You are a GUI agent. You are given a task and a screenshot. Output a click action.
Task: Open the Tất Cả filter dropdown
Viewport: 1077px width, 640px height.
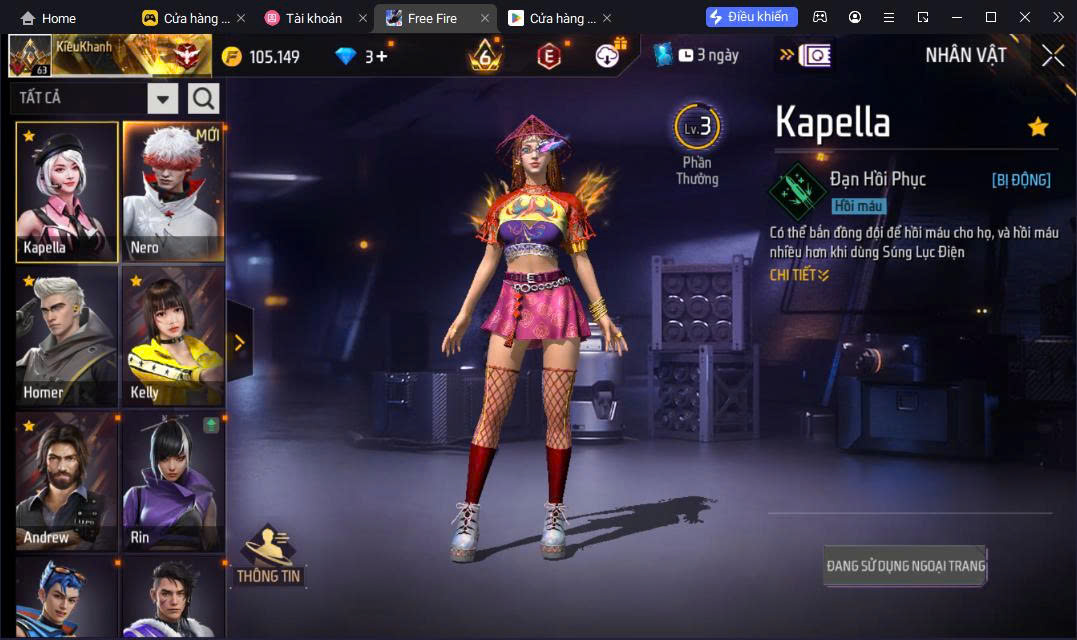pos(162,98)
